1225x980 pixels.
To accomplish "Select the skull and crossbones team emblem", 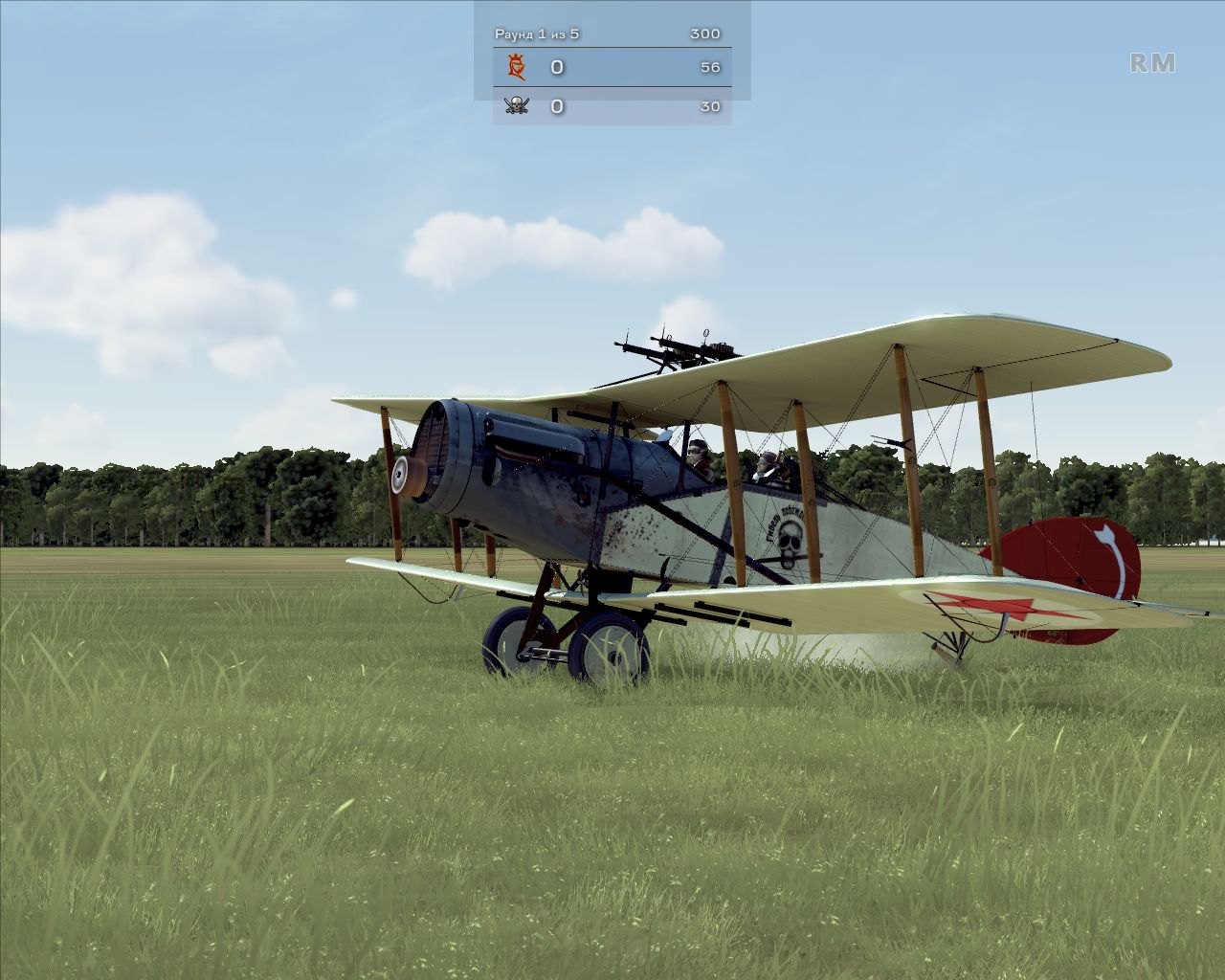I will click(x=517, y=105).
